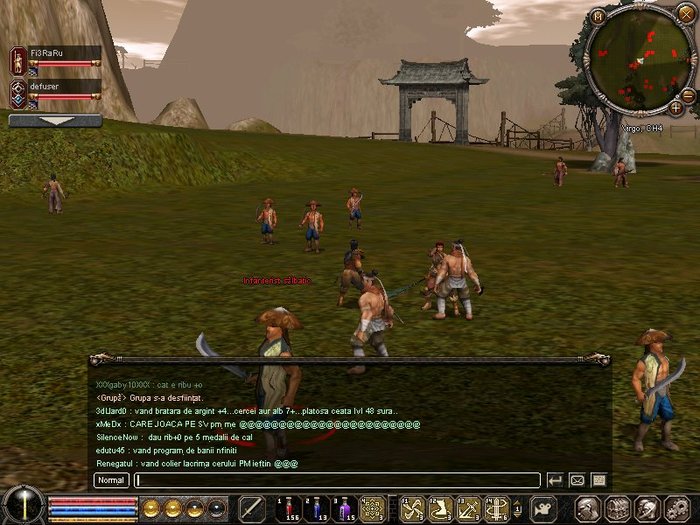Send the chat message with the enter-arrow button
The height and width of the screenshot is (525, 700).
[x=555, y=481]
